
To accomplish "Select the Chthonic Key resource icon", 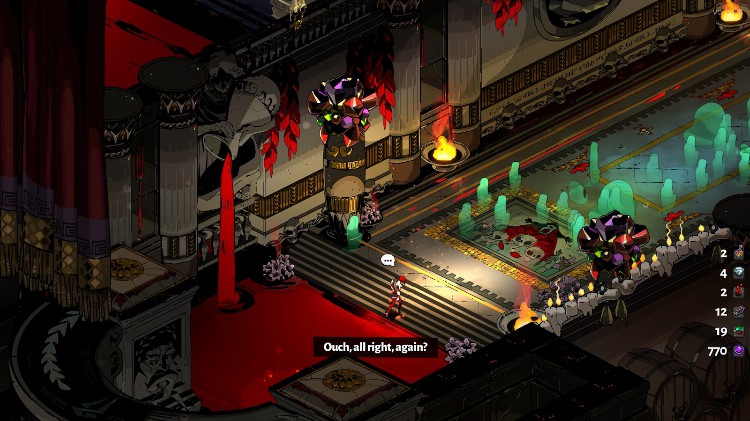I will pos(740,311).
